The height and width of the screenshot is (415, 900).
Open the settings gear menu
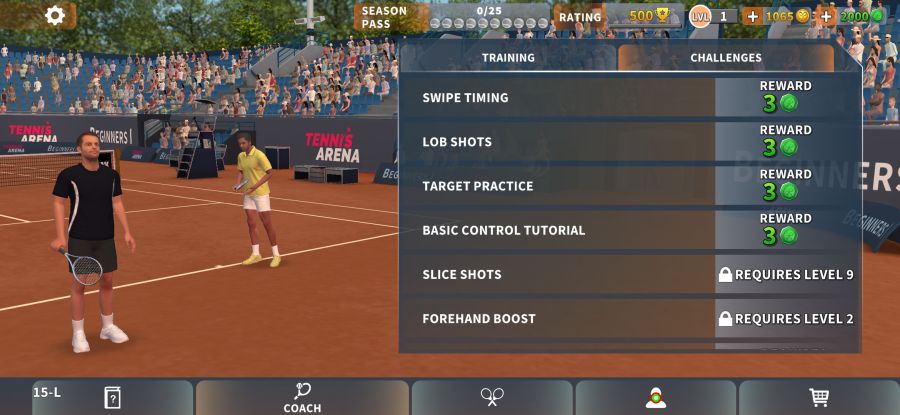point(55,15)
